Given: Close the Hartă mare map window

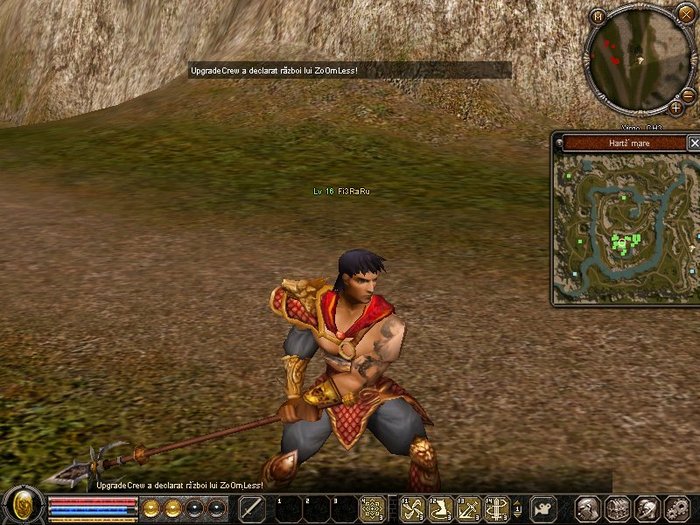Looking at the screenshot, I should [x=695, y=143].
